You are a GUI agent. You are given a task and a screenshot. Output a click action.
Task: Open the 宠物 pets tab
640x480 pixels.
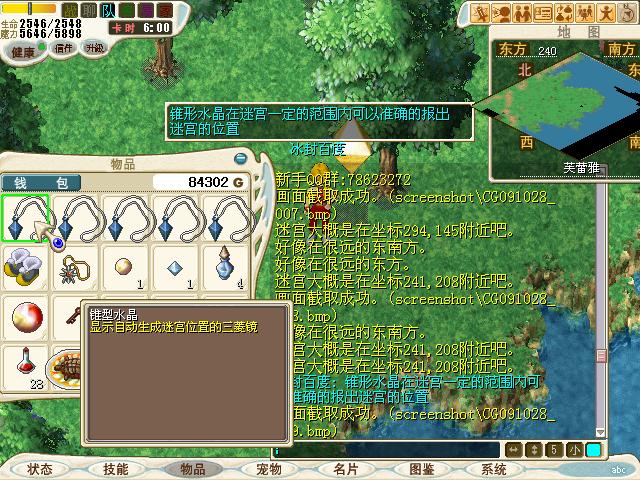268,469
